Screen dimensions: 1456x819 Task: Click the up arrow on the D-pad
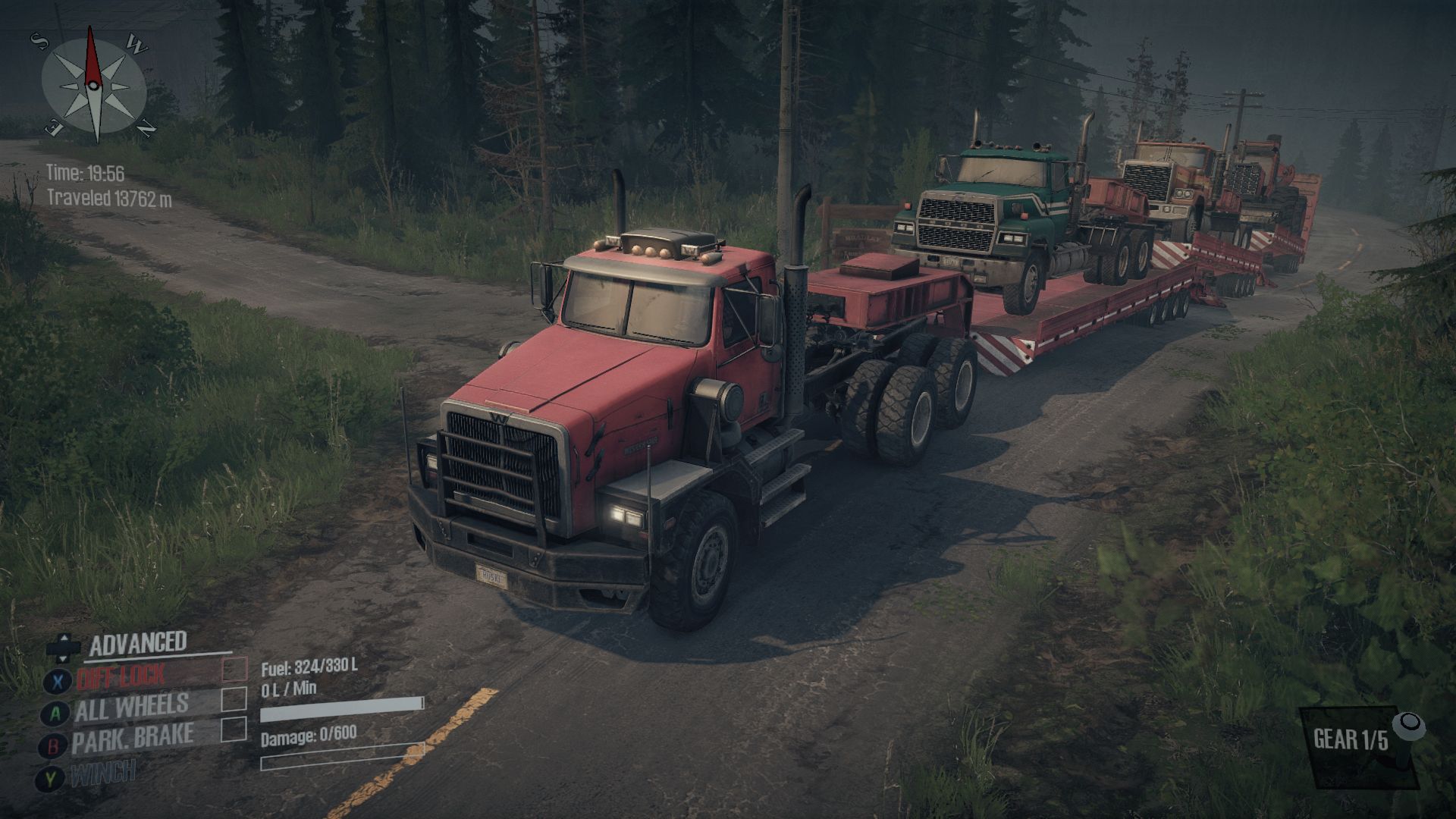(x=64, y=637)
